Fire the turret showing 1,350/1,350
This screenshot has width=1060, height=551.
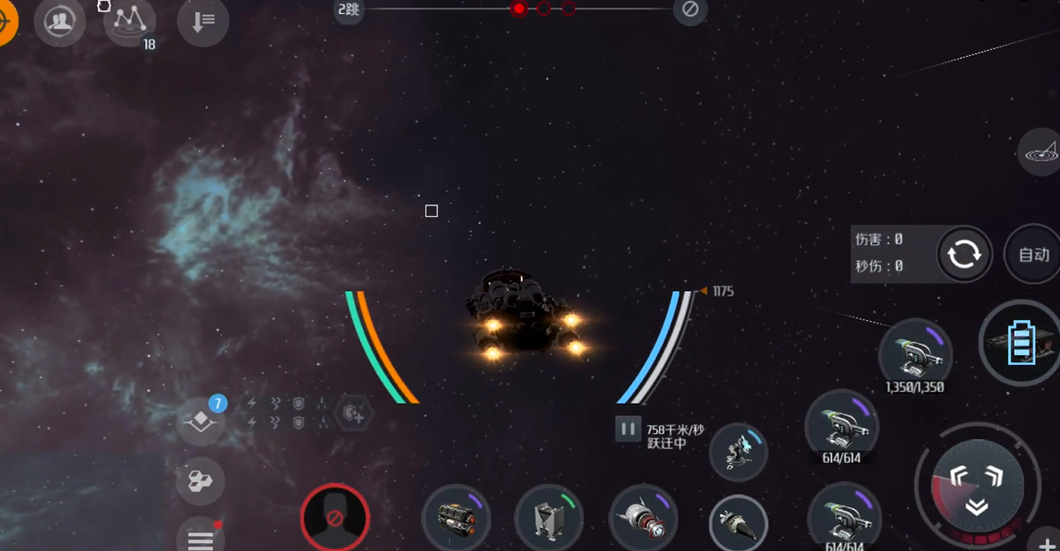coord(915,353)
